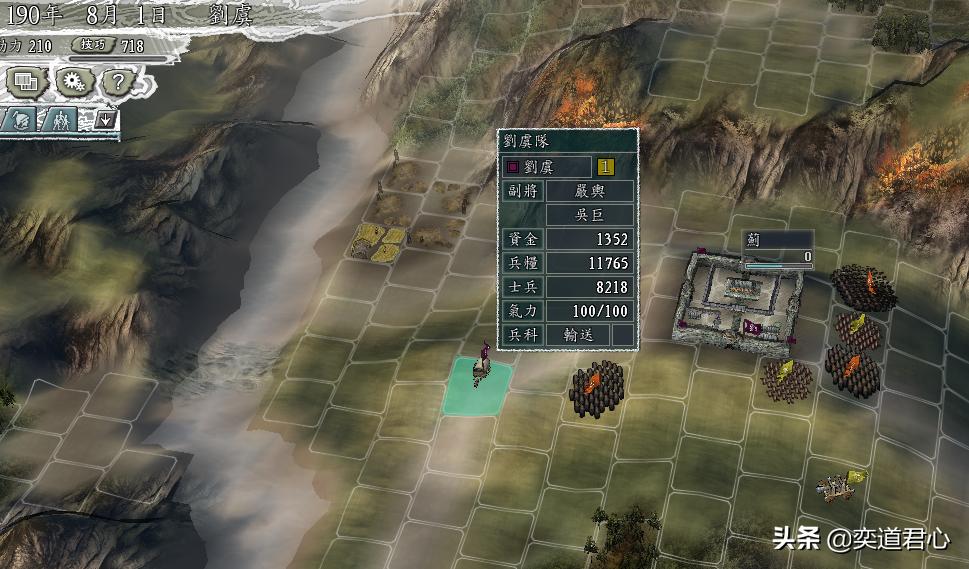This screenshot has width=969, height=569.
Task: Choose deputy 吳巨 in the unit panel
Action: coord(590,215)
